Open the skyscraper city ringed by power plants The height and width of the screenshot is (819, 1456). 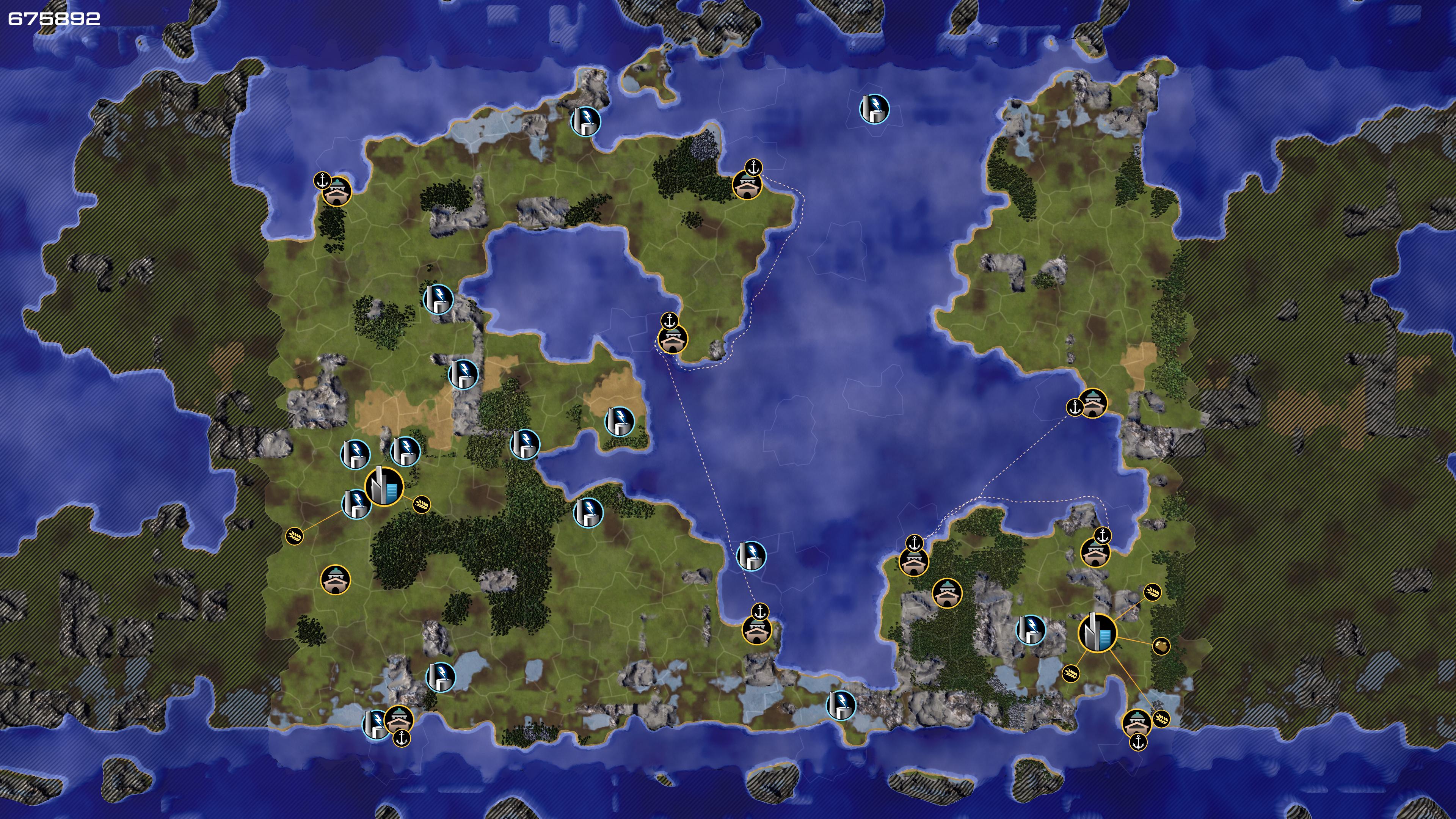(x=384, y=486)
